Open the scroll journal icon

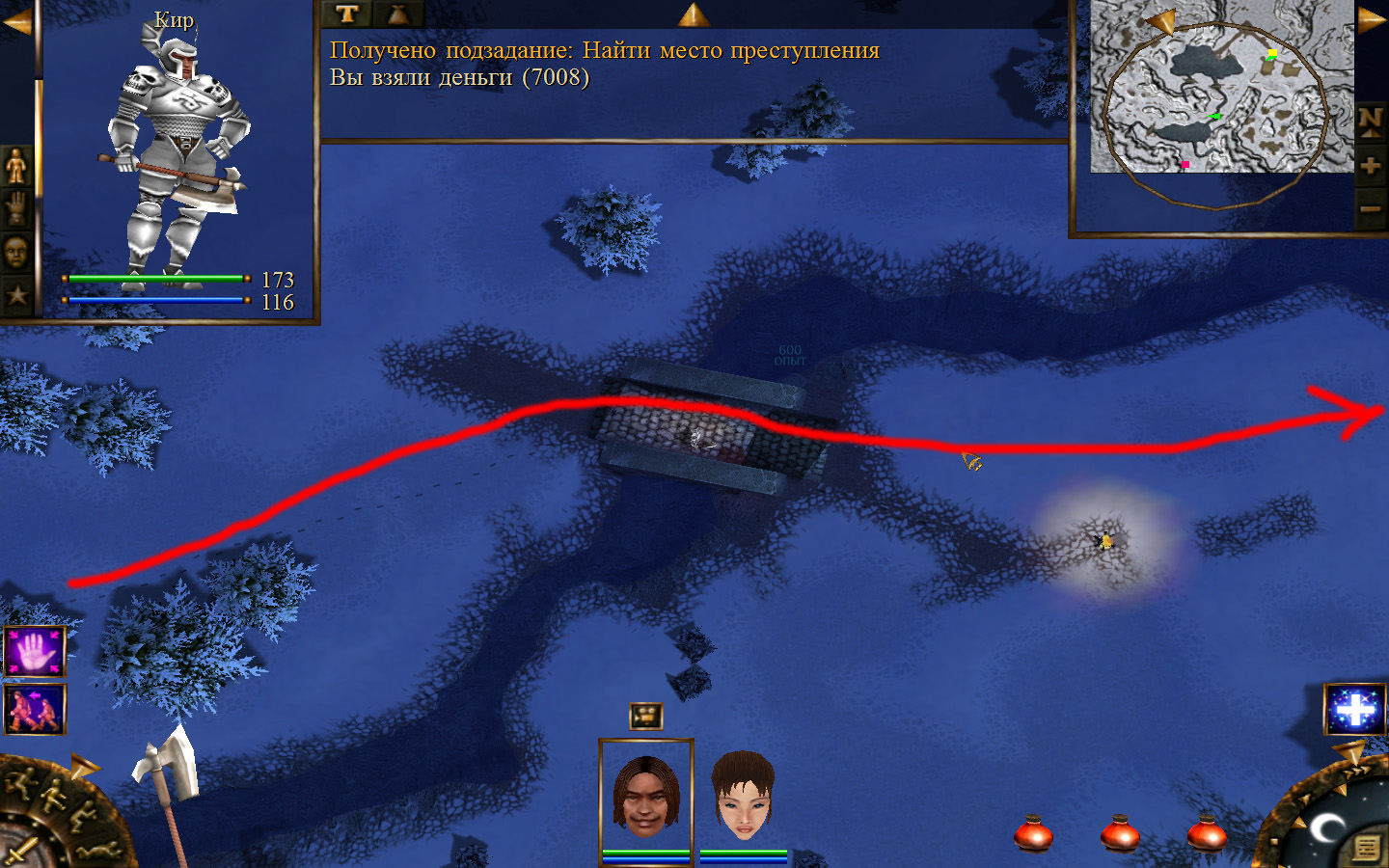point(1366,848)
